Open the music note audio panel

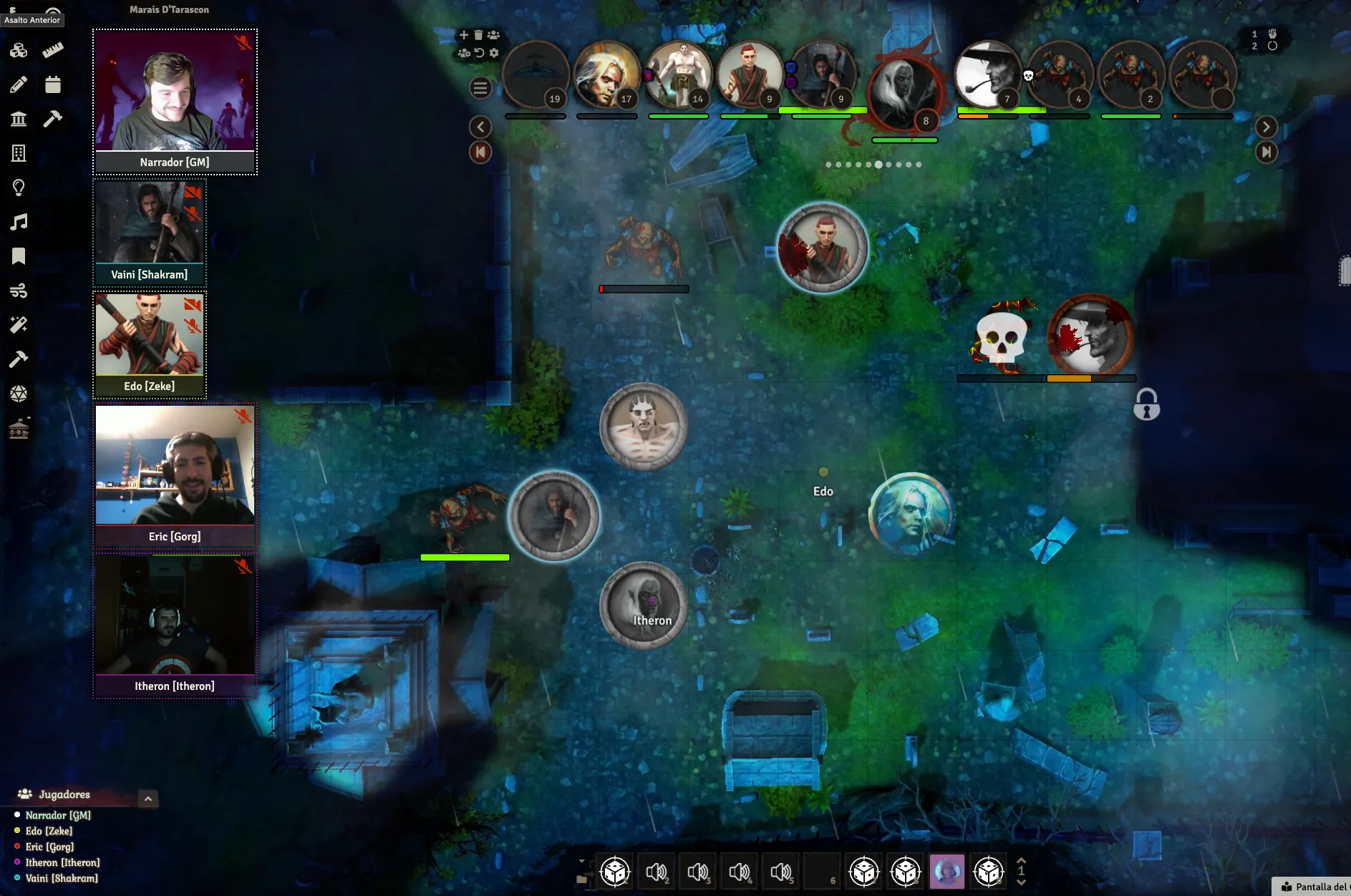coord(19,222)
